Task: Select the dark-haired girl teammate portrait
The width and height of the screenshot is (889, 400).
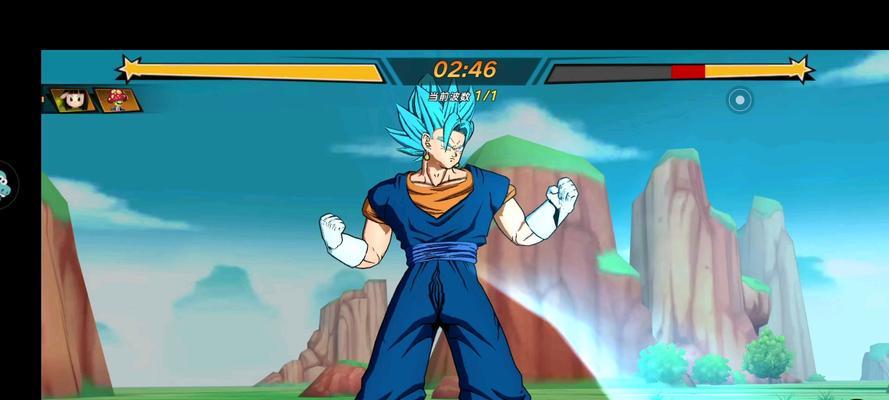Action: pos(73,100)
